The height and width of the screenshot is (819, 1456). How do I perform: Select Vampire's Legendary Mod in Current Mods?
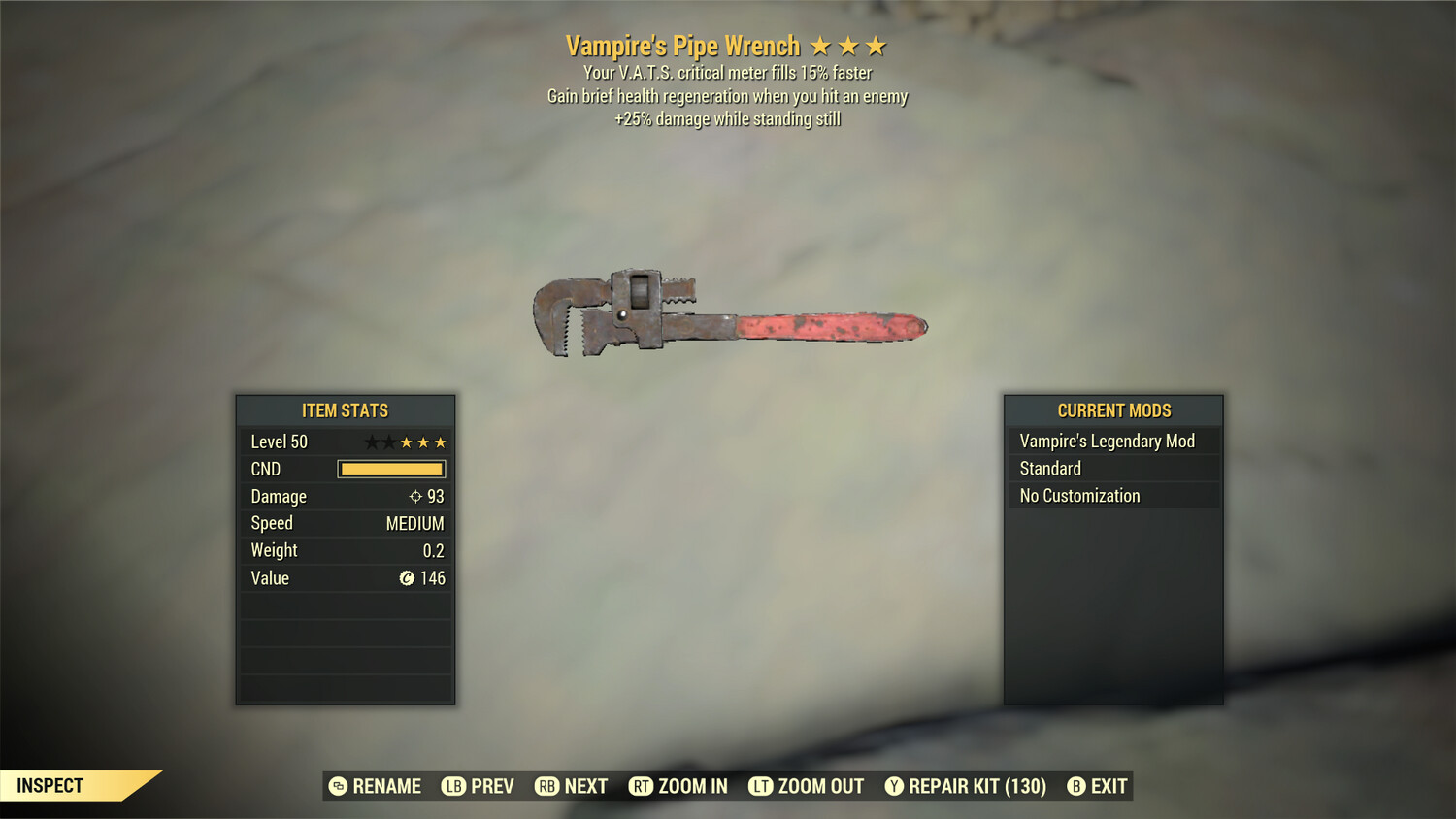1113,442
